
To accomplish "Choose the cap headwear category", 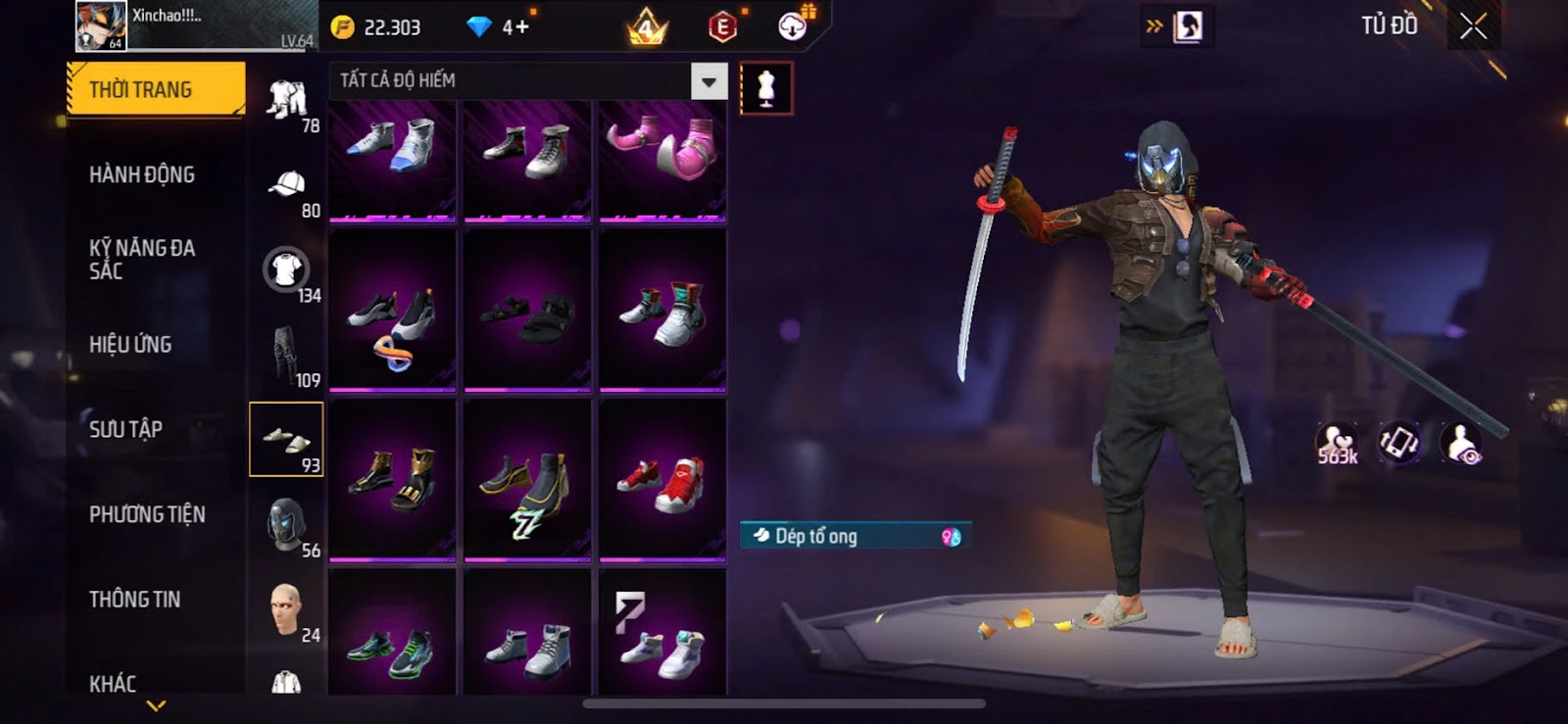I will pos(286,184).
